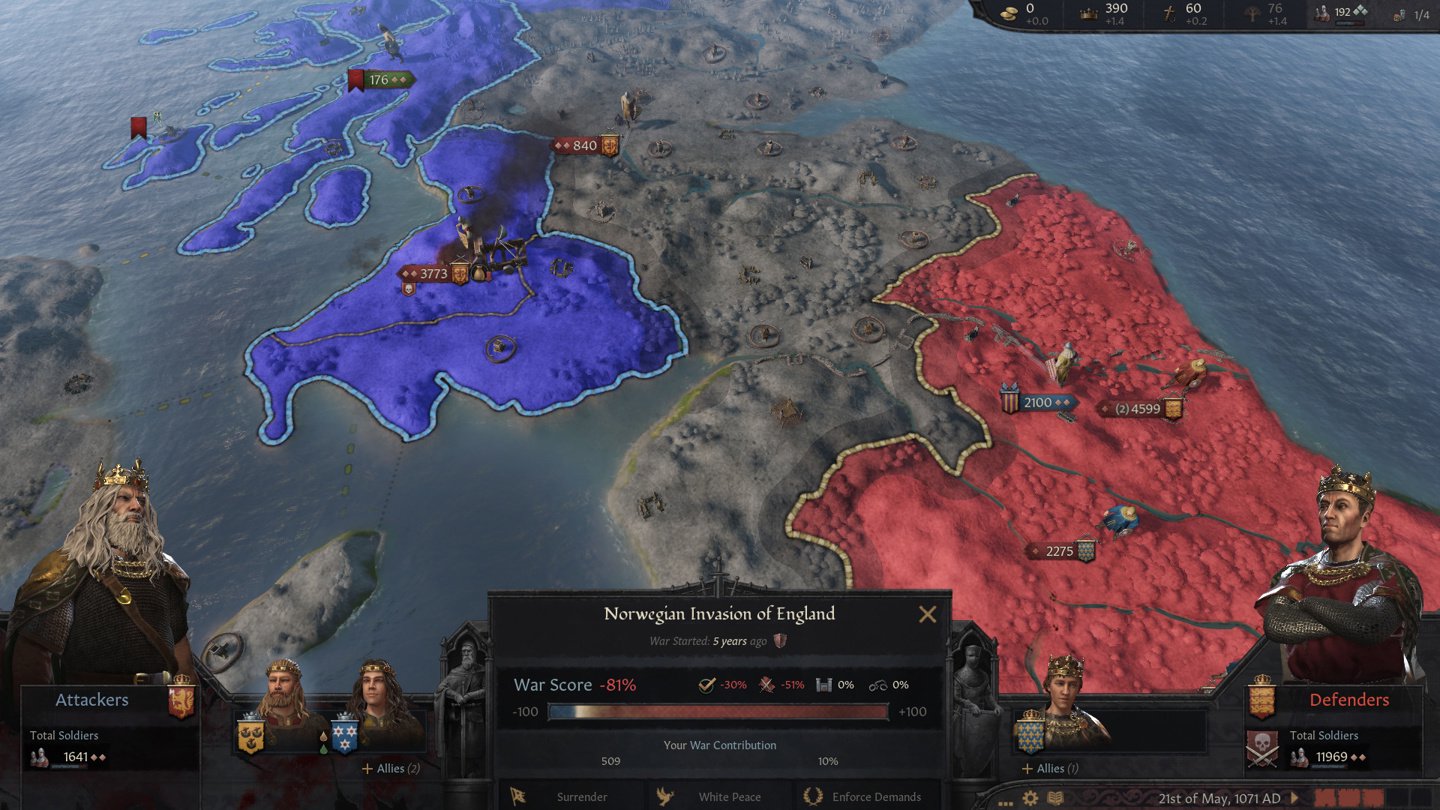Screen dimensions: 1440x810
Task: Select the piety icon showing 60
Action: point(1171,12)
